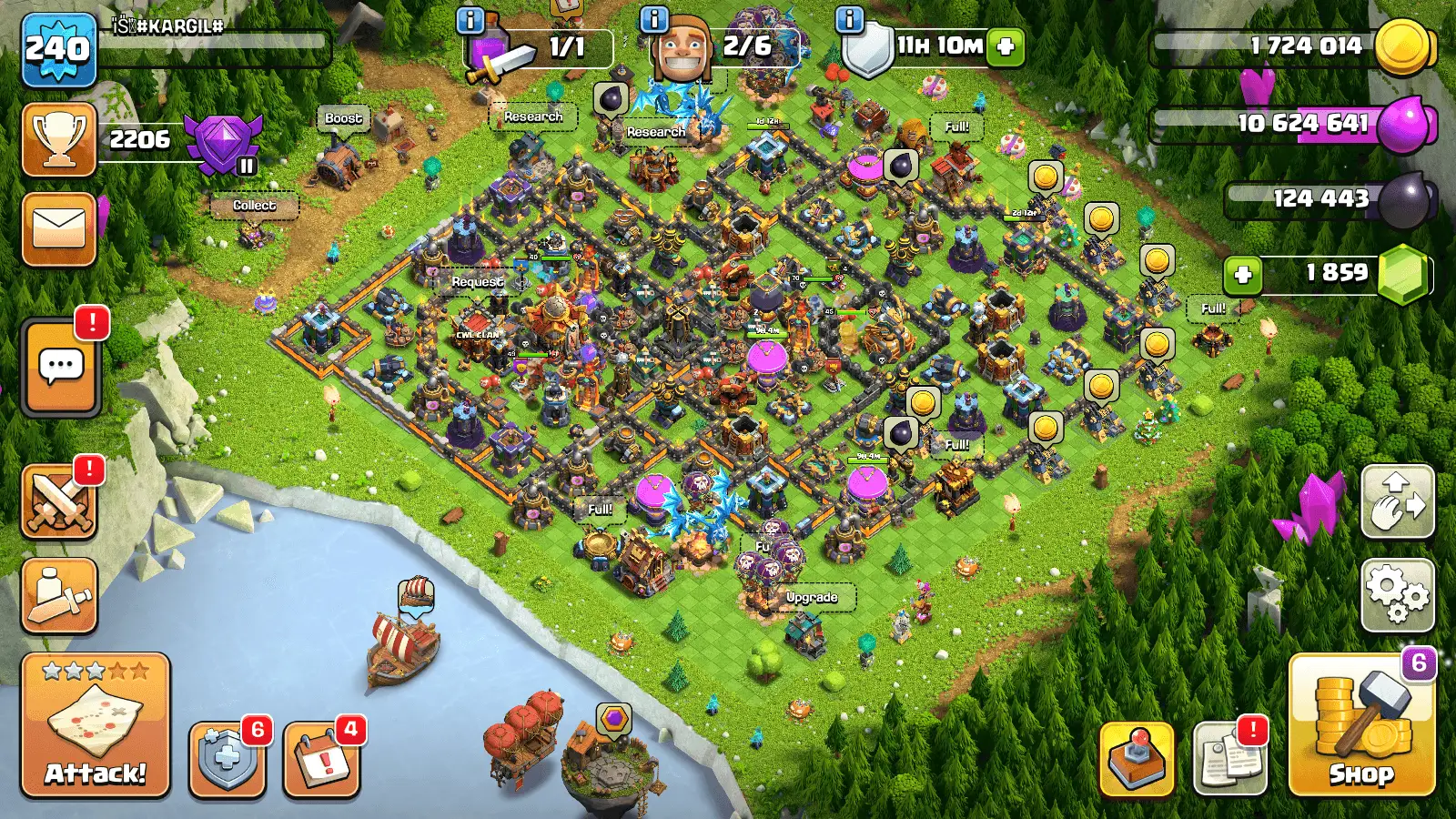Open the events calendar
Screen dimensions: 1456x819
[321, 760]
